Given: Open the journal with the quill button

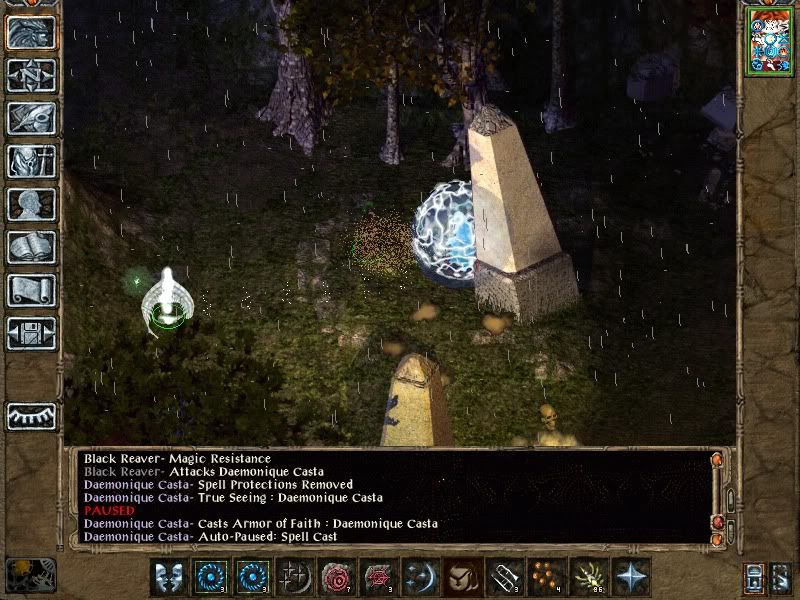Looking at the screenshot, I should (31, 118).
